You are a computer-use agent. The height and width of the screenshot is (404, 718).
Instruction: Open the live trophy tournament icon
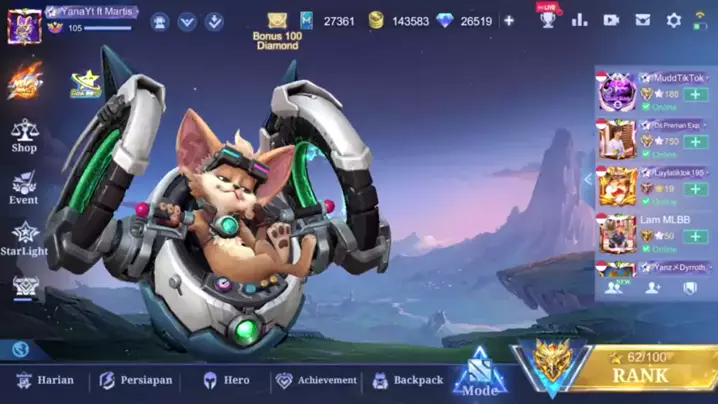[x=547, y=19]
